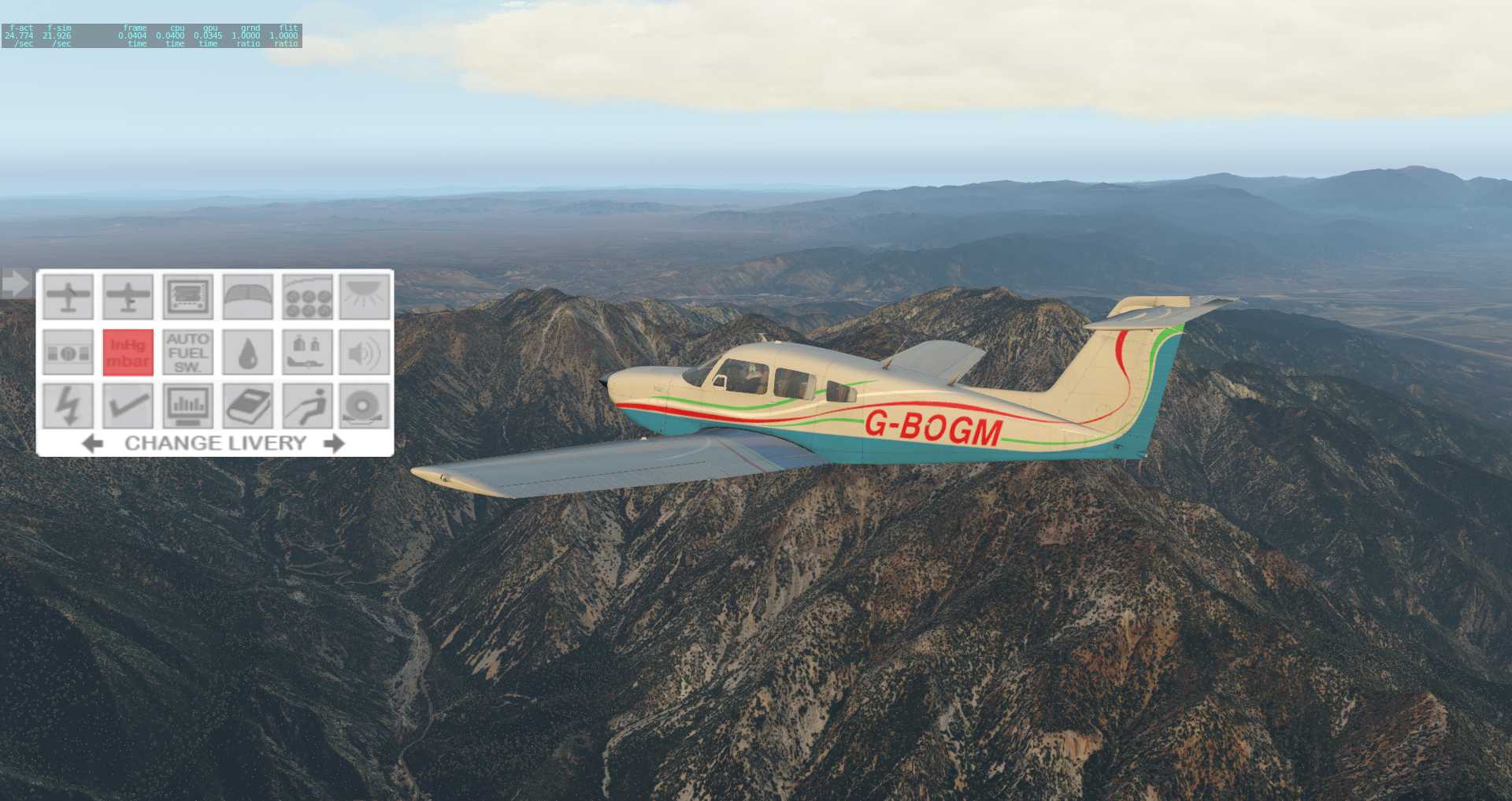Select the six gauges instrument panel icon

click(307, 297)
